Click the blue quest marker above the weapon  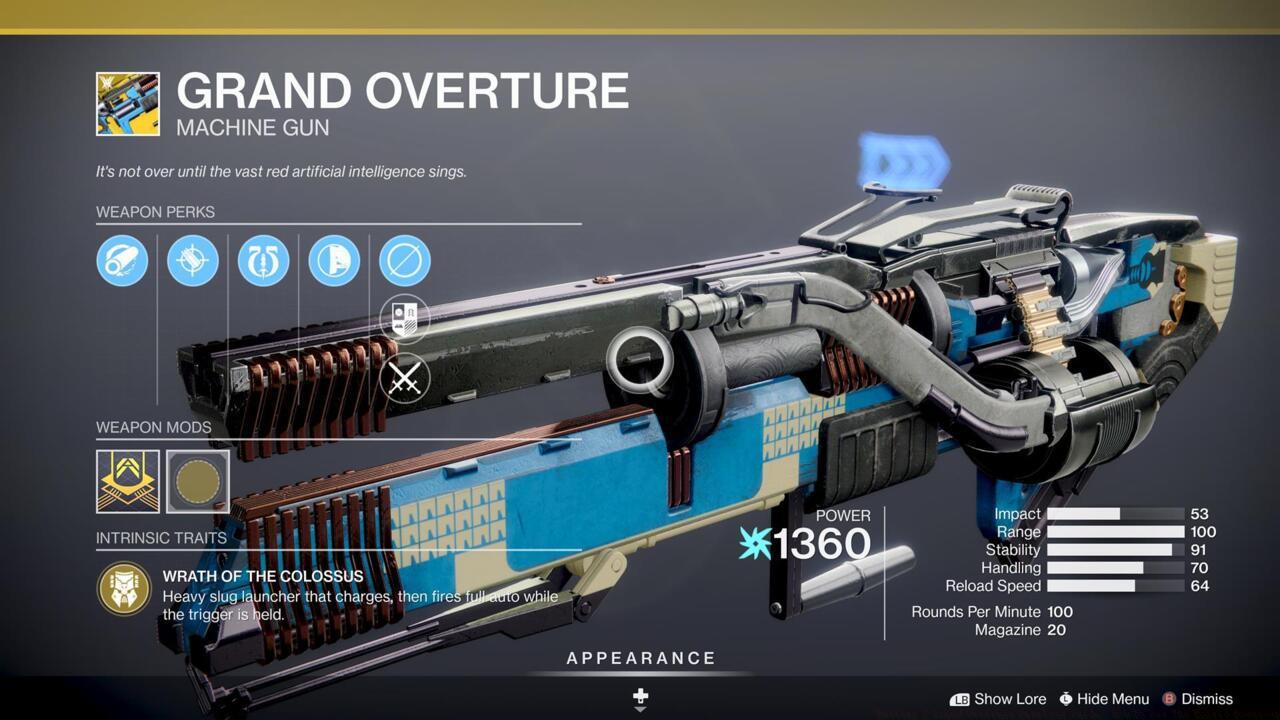click(905, 165)
